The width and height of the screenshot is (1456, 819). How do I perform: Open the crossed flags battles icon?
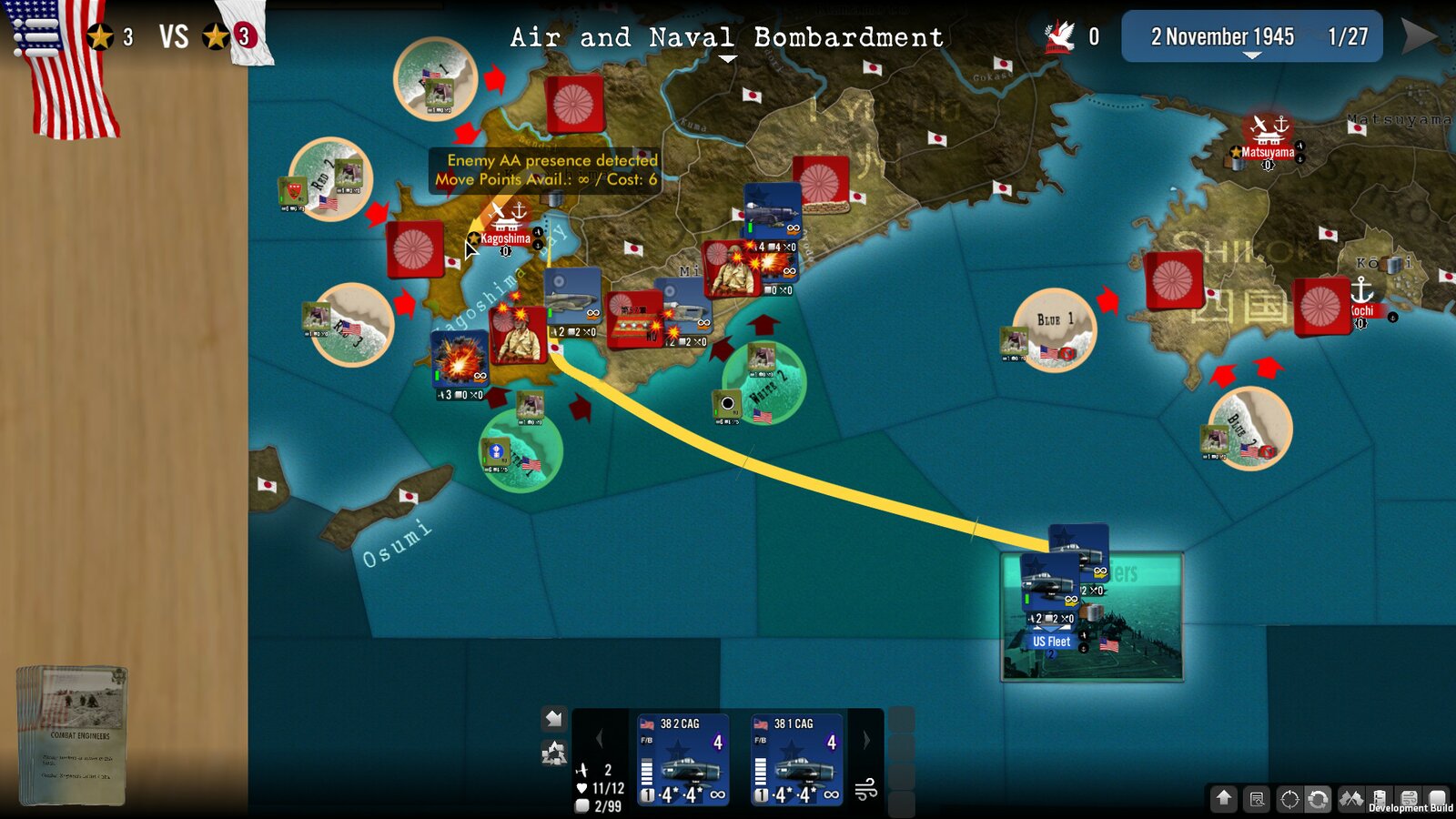(1350, 799)
